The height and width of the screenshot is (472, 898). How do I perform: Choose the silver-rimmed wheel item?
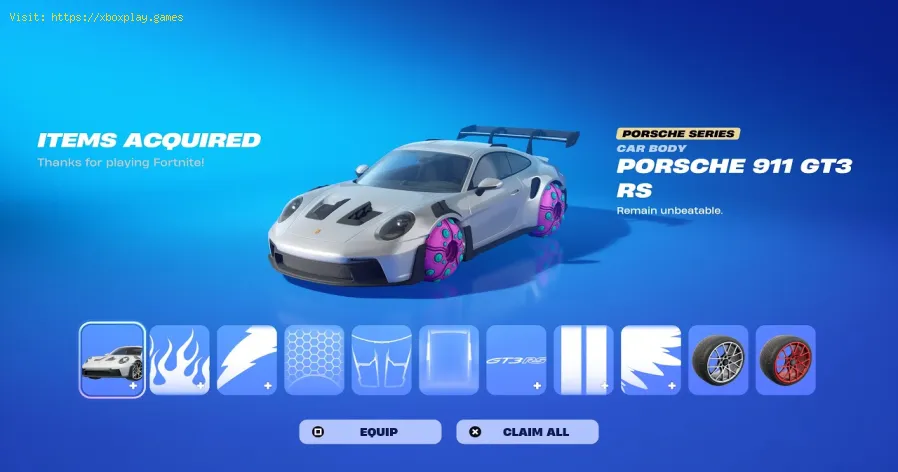[718, 359]
